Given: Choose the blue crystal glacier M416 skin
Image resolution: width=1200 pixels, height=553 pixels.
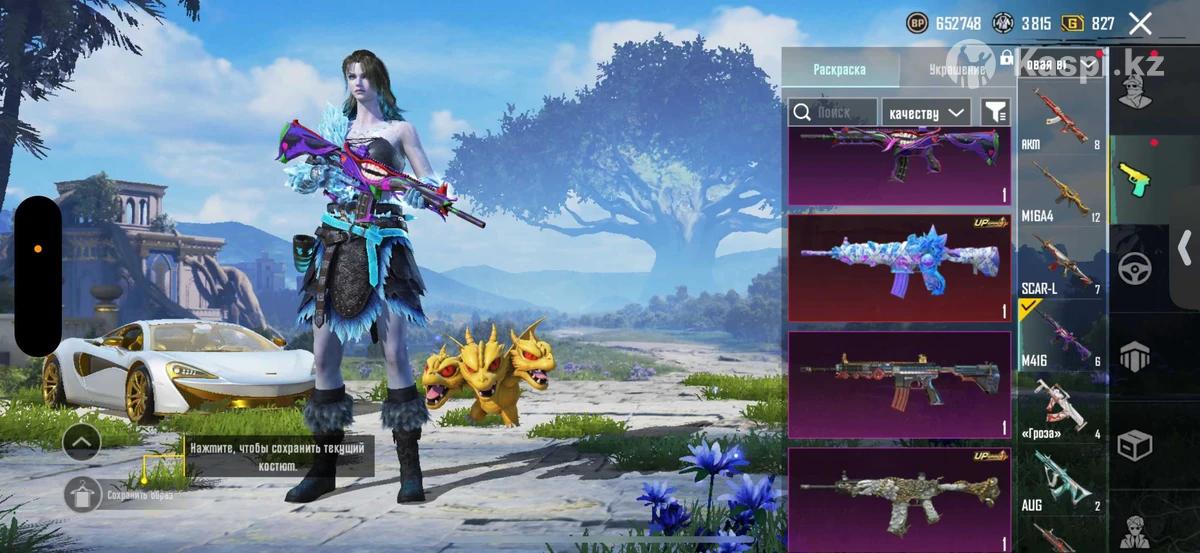Looking at the screenshot, I should click(x=898, y=267).
